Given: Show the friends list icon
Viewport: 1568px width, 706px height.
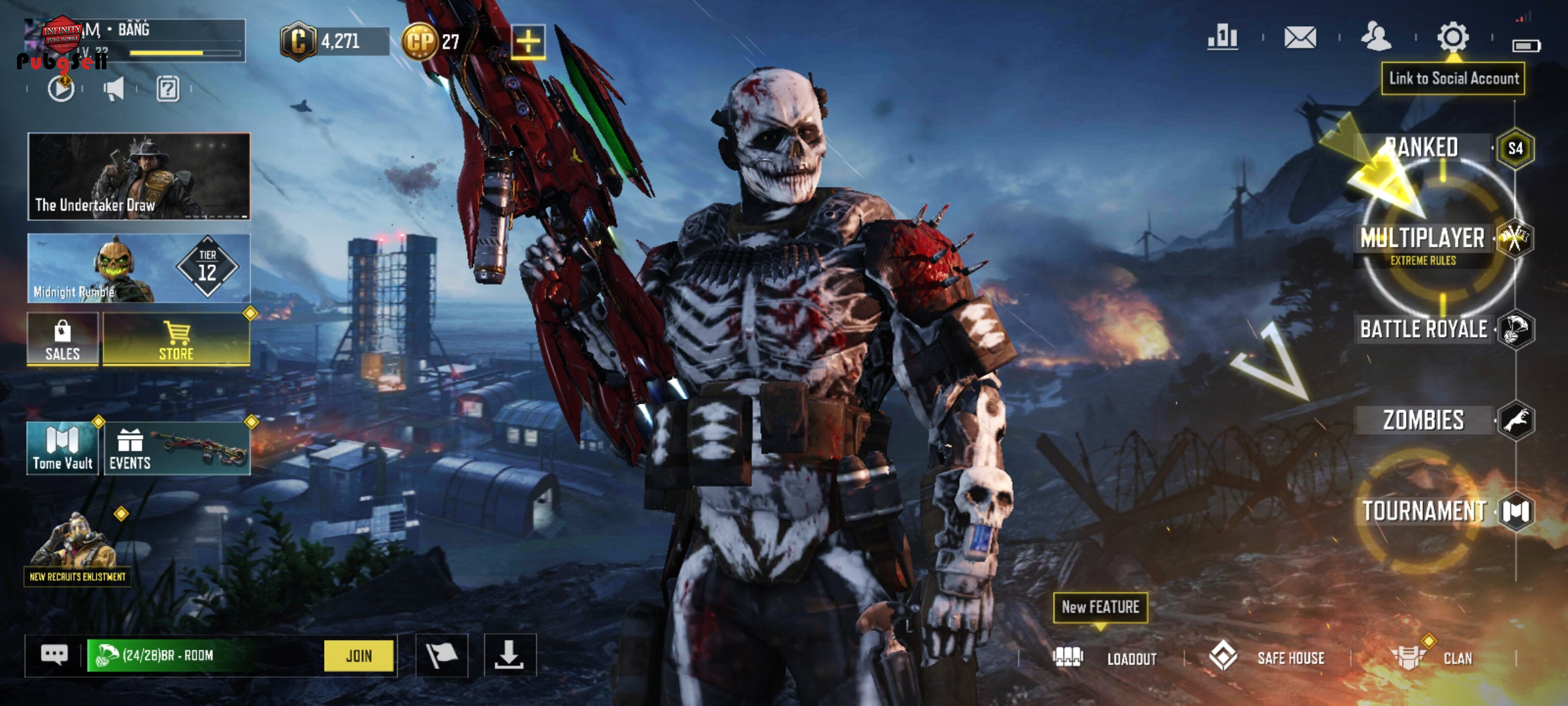Looking at the screenshot, I should [1376, 37].
